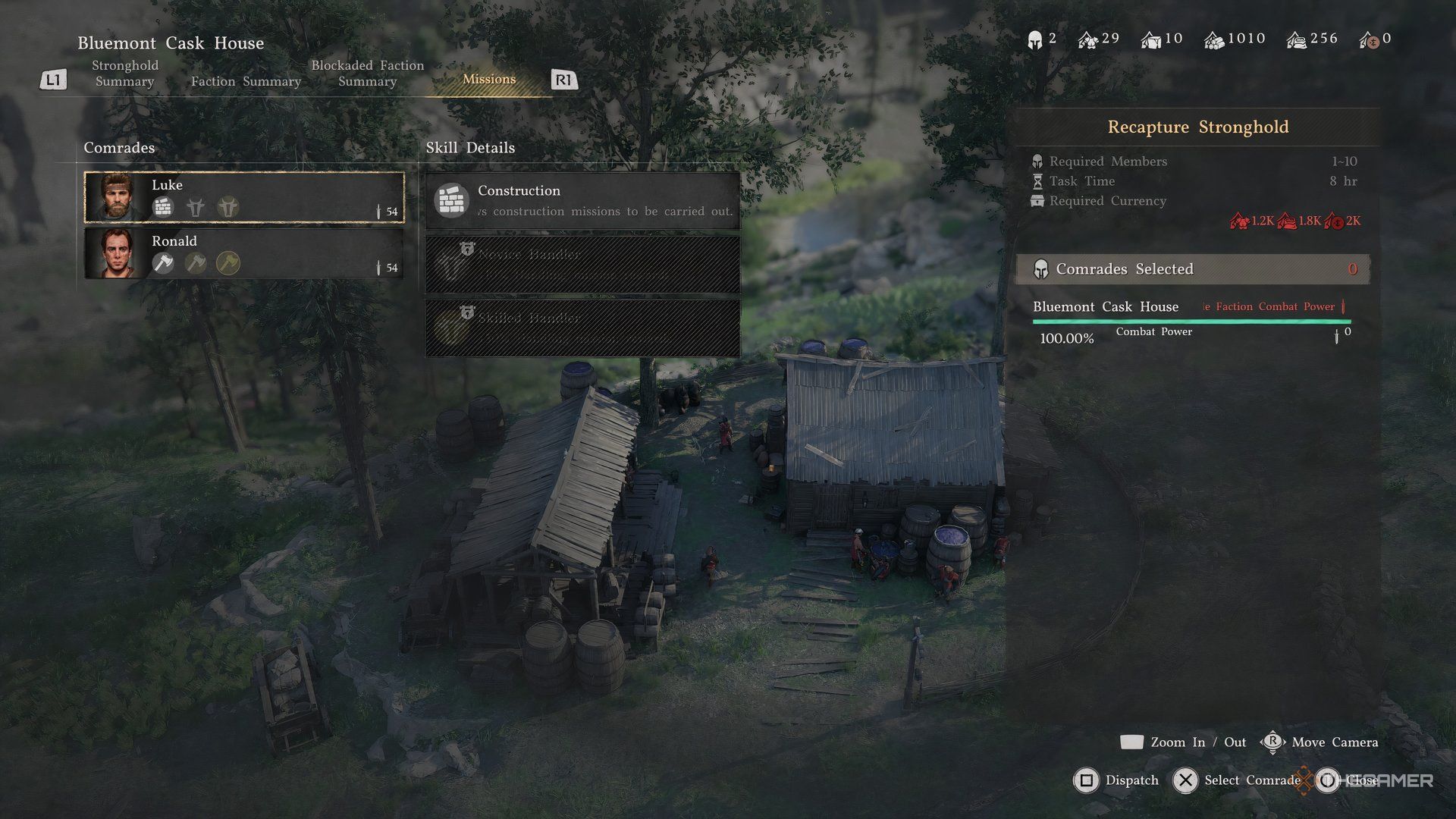This screenshot has height=819, width=1456.
Task: Select the locked Novice Handler skill
Action: click(582, 263)
